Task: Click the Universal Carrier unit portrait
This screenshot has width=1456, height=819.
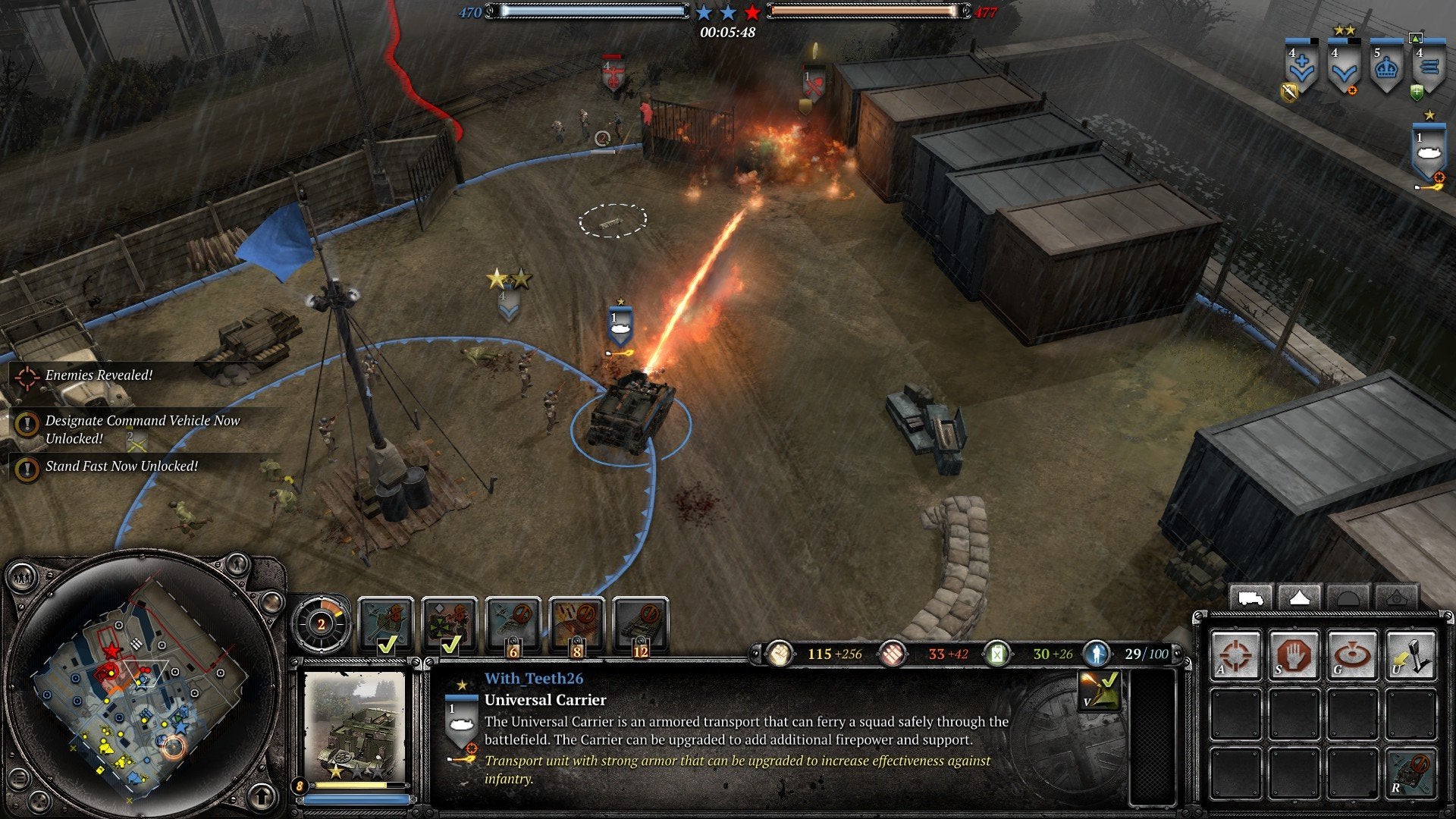Action: tap(355, 726)
